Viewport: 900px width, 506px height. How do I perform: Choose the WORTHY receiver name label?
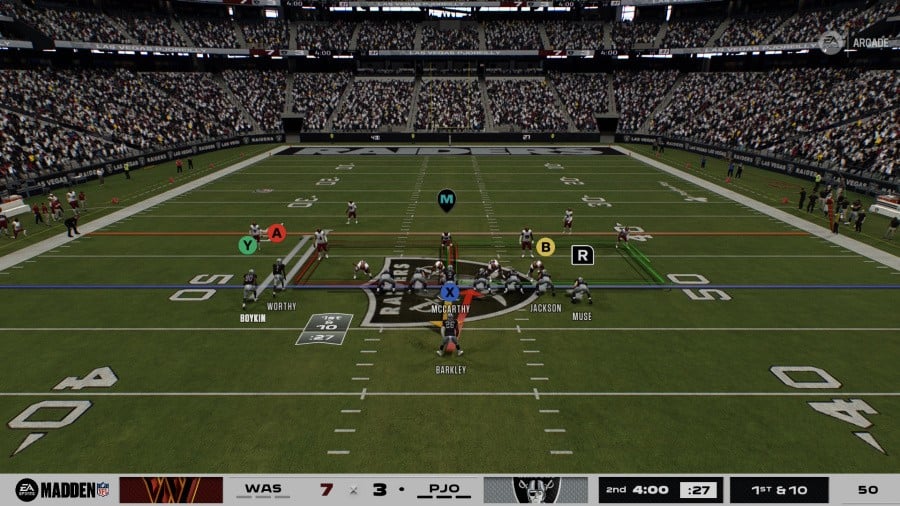click(x=282, y=306)
